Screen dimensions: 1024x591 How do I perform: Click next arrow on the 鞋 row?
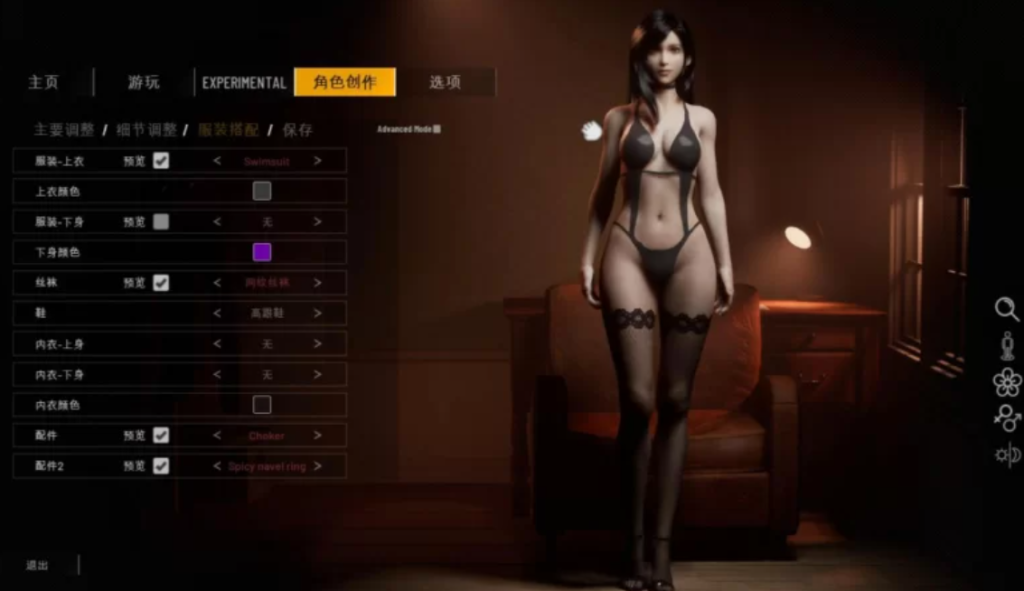point(317,313)
